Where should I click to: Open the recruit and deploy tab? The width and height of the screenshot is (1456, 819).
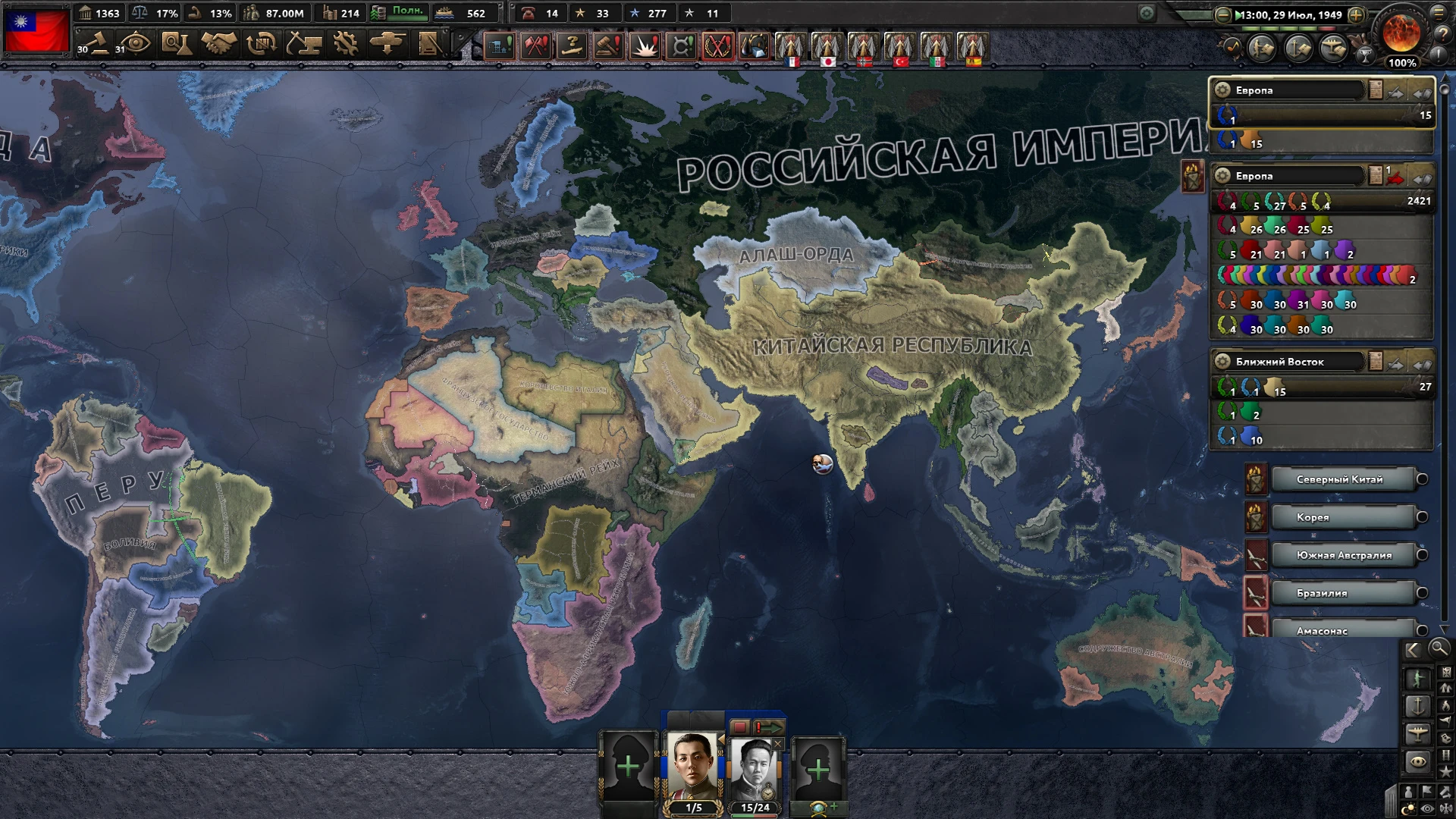[388, 43]
